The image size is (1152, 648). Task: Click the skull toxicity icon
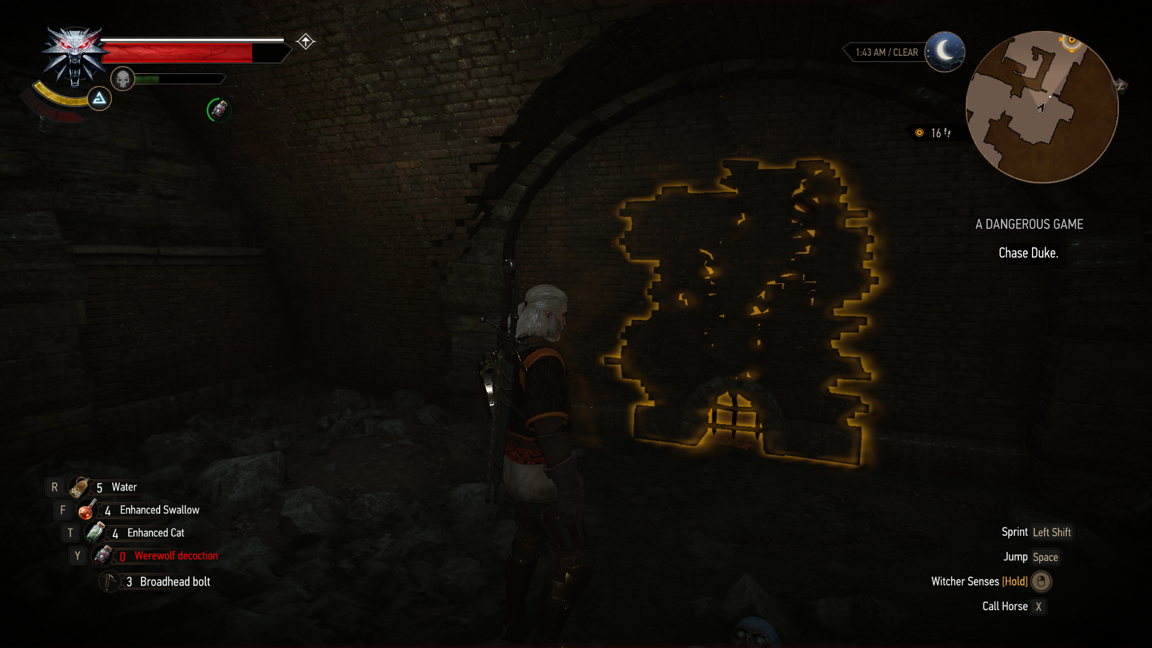[122, 79]
